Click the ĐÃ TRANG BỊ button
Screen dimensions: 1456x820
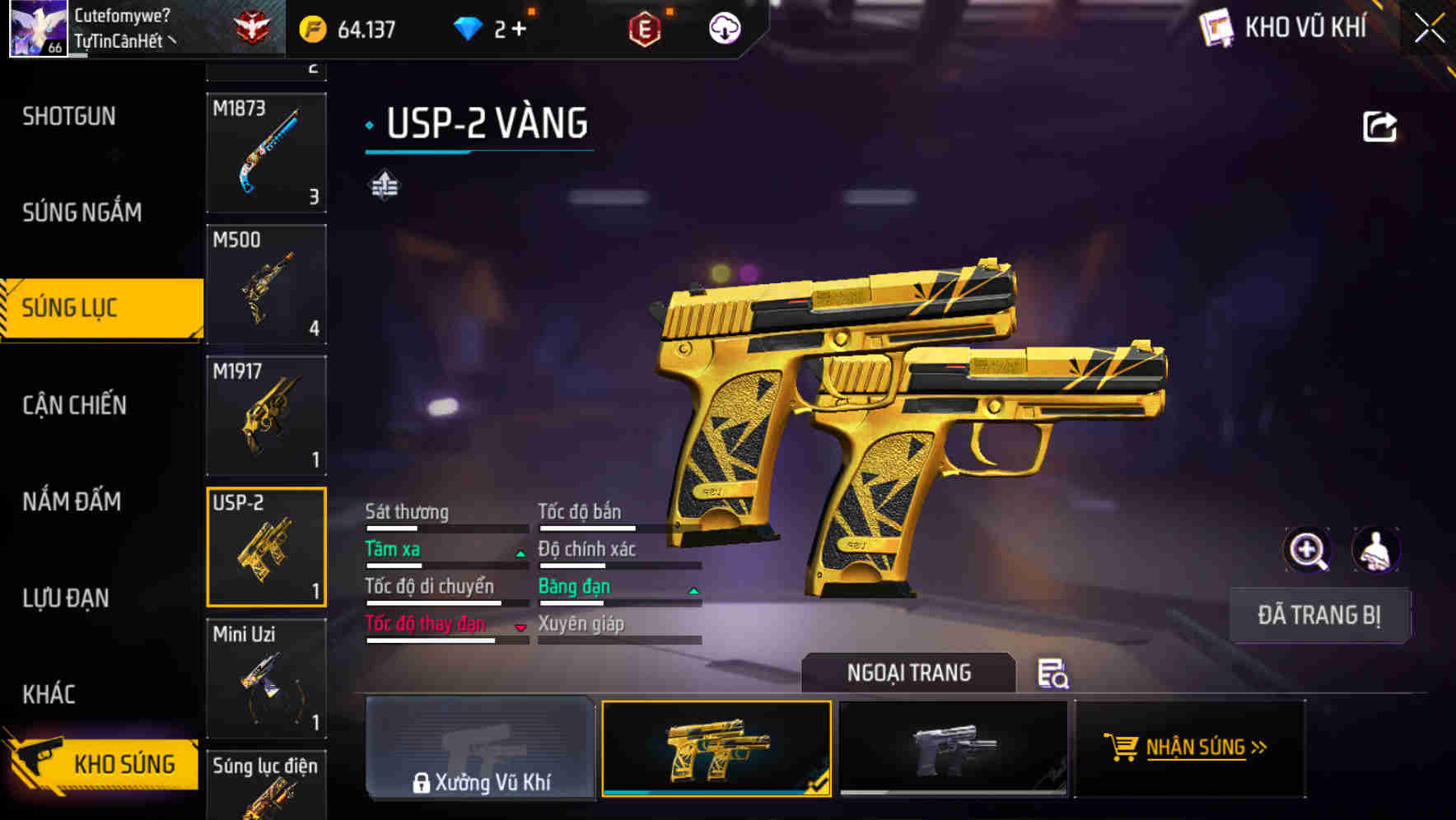point(1318,615)
